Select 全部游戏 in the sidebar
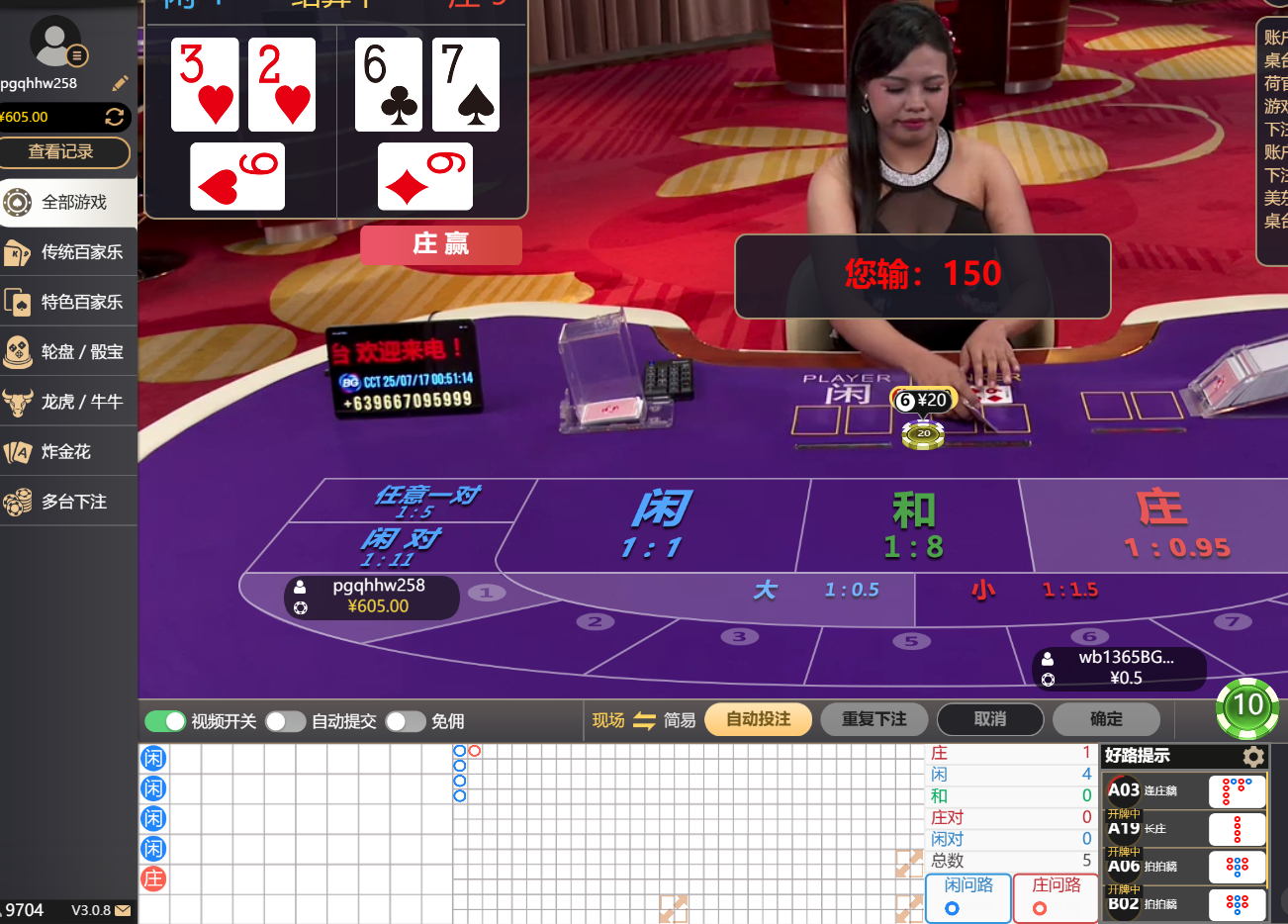 (x=69, y=203)
